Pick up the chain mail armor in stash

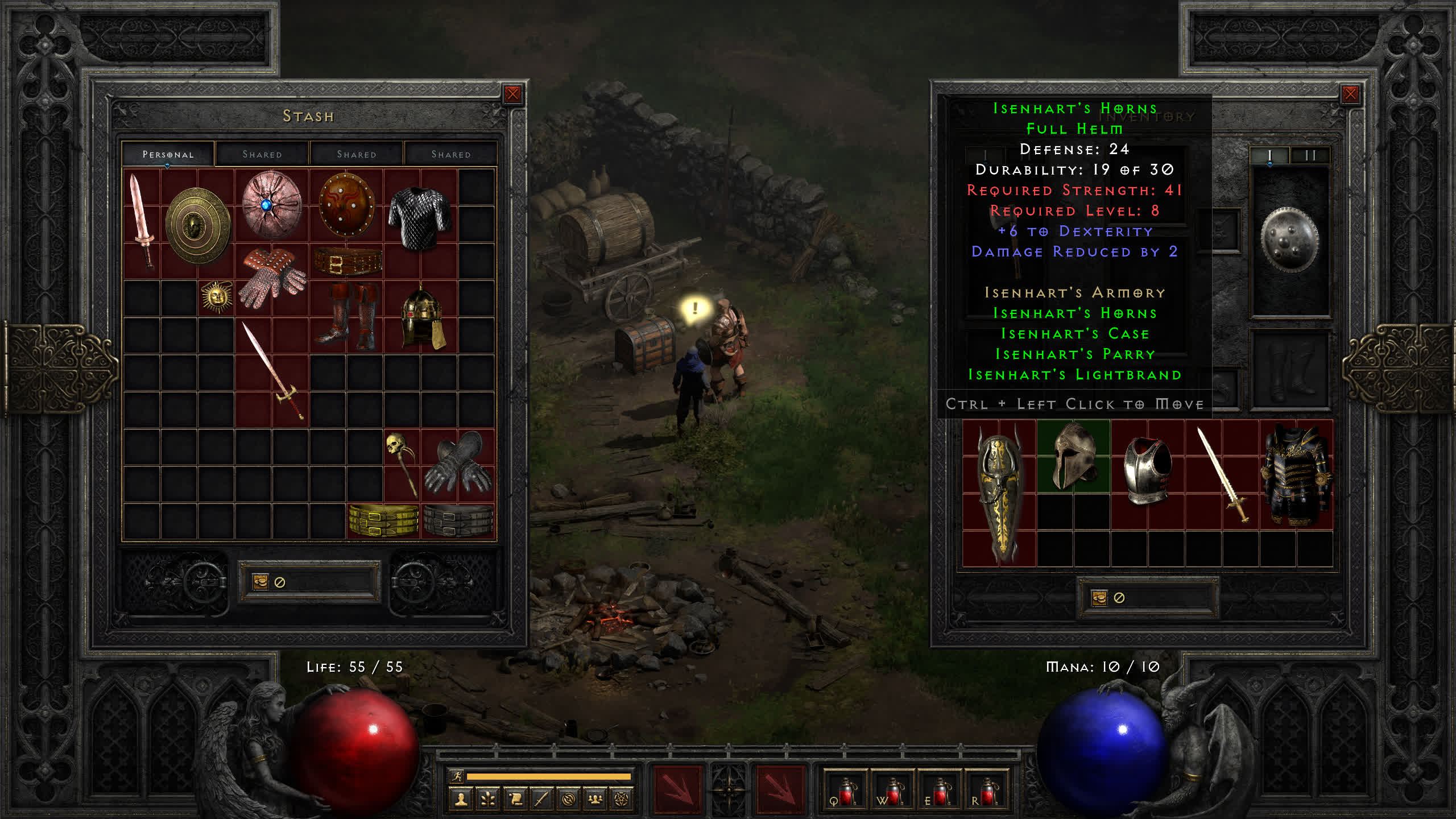click(420, 218)
